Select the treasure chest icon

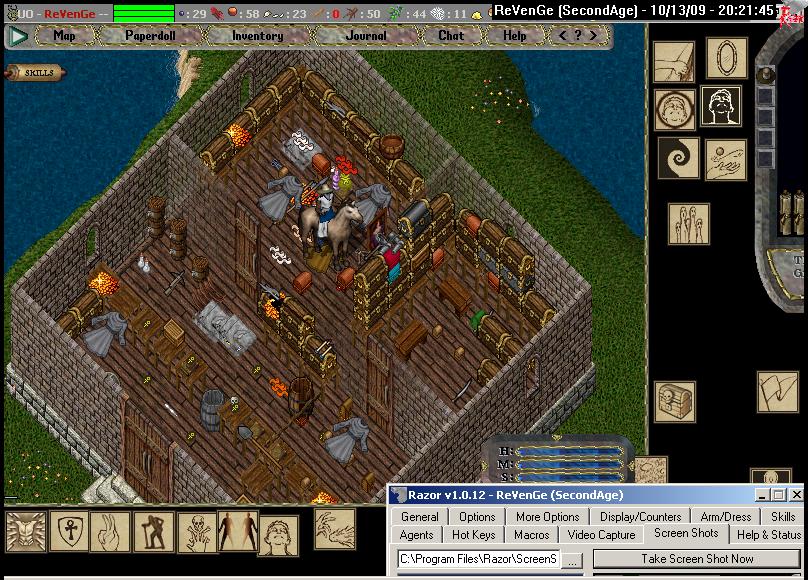(x=674, y=400)
